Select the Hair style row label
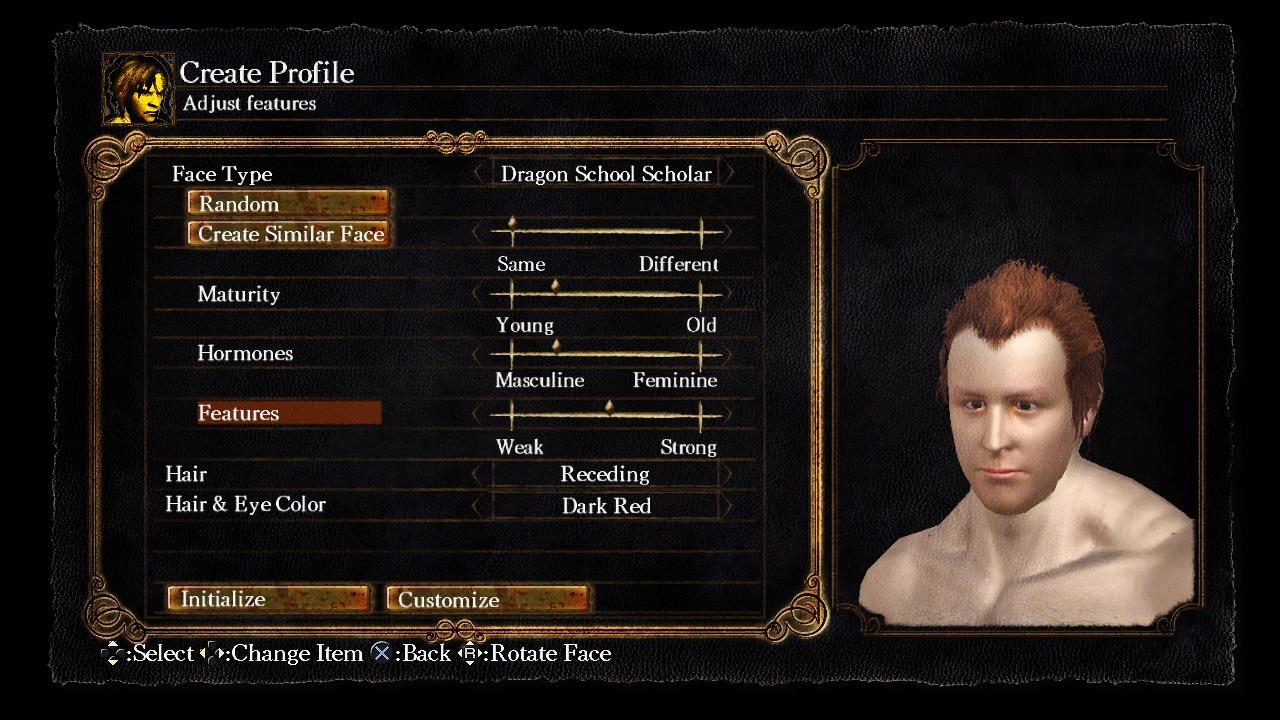This screenshot has height=720, width=1280. (186, 475)
